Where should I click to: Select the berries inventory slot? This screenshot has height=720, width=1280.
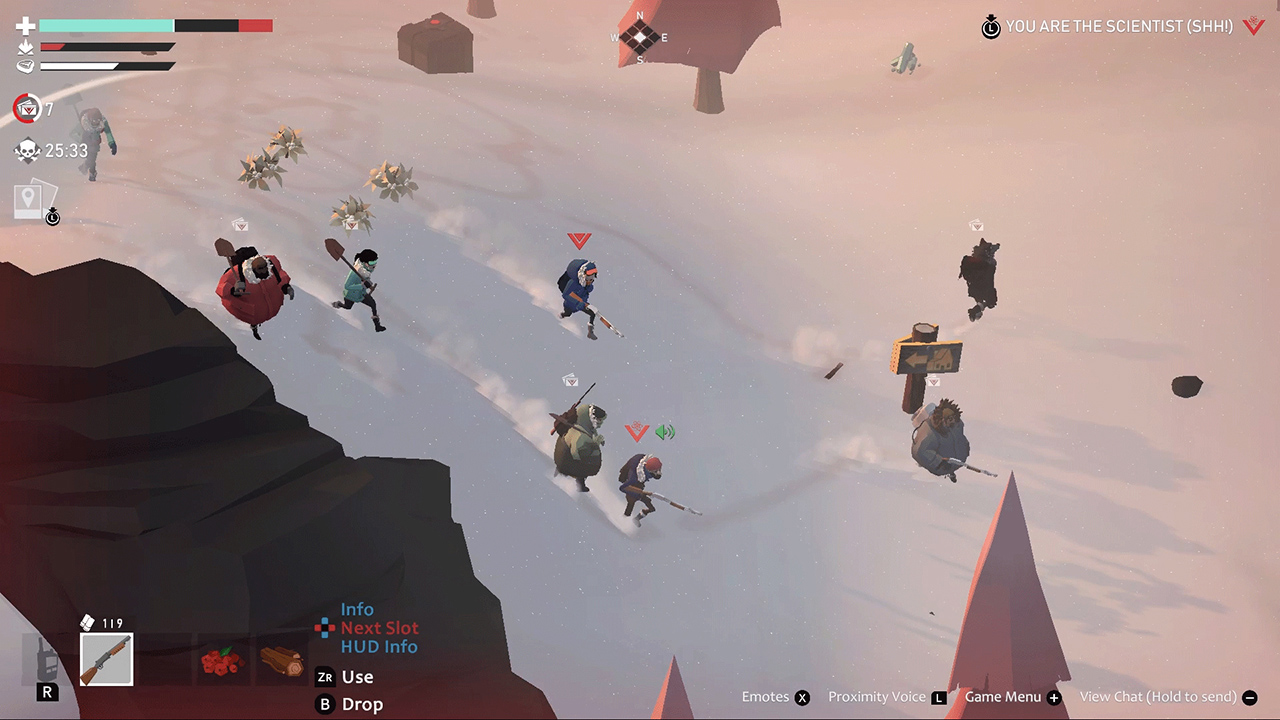point(223,659)
